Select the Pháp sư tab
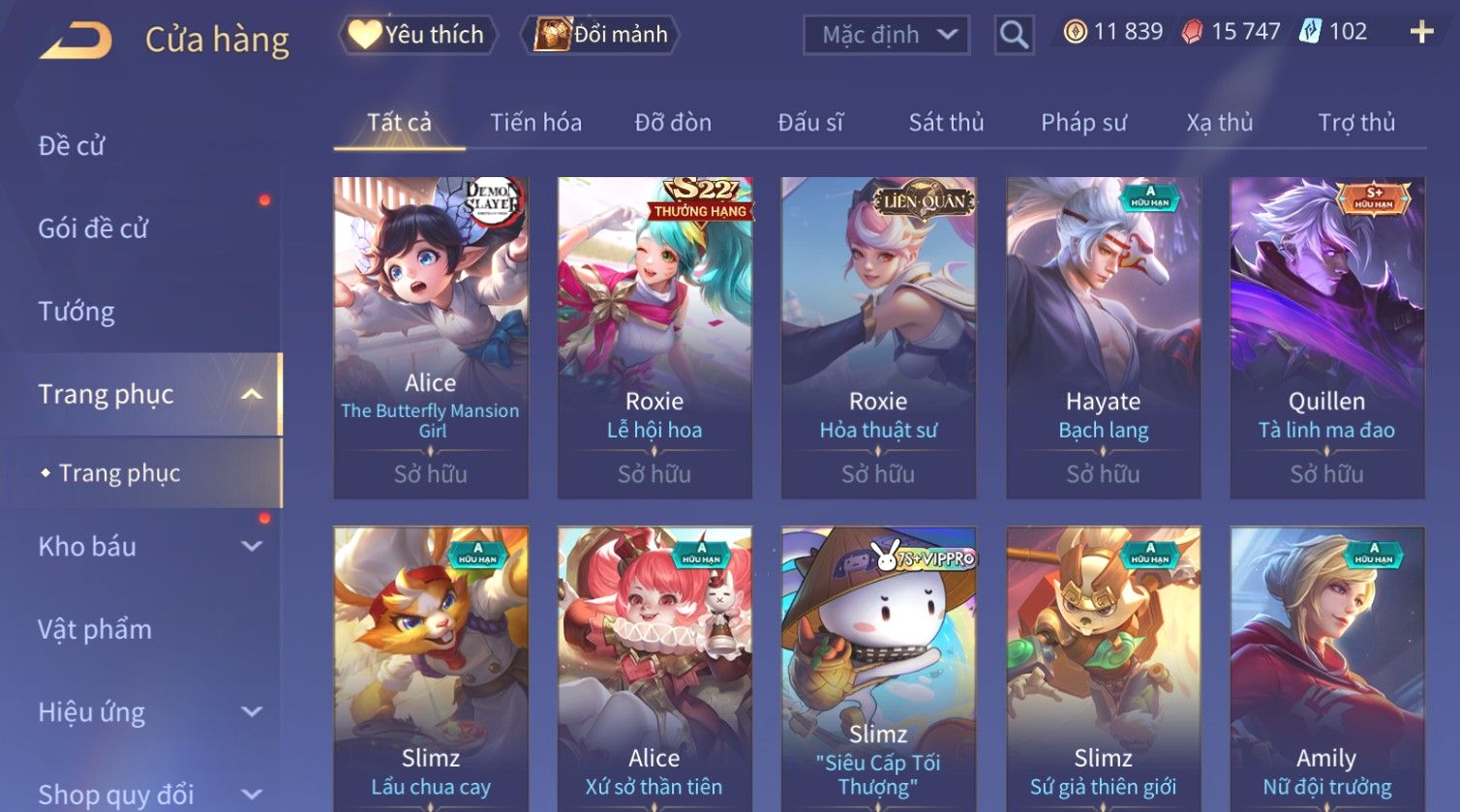1460x812 pixels. 1083,123
